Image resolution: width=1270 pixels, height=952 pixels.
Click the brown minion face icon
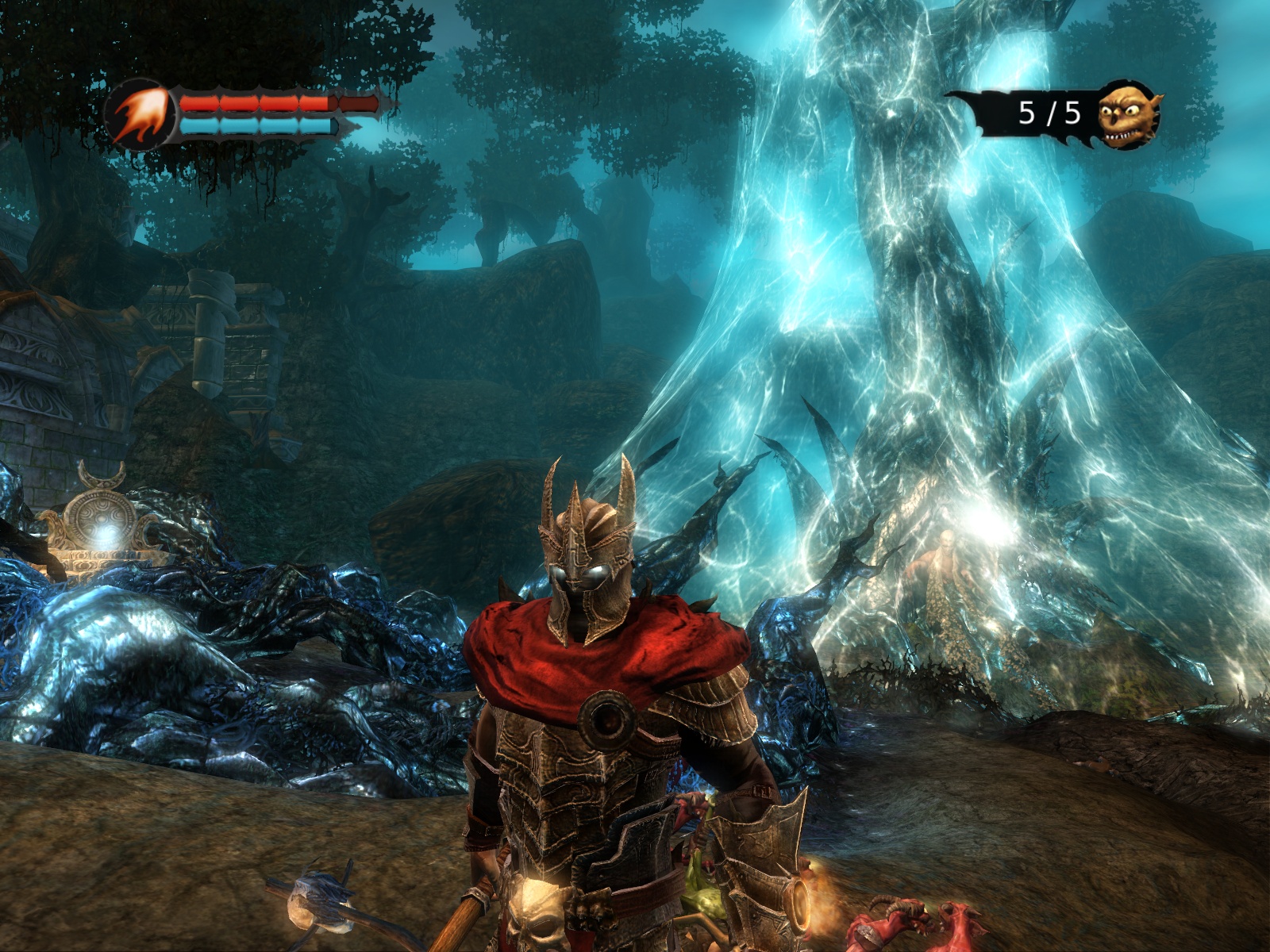coord(1129,115)
